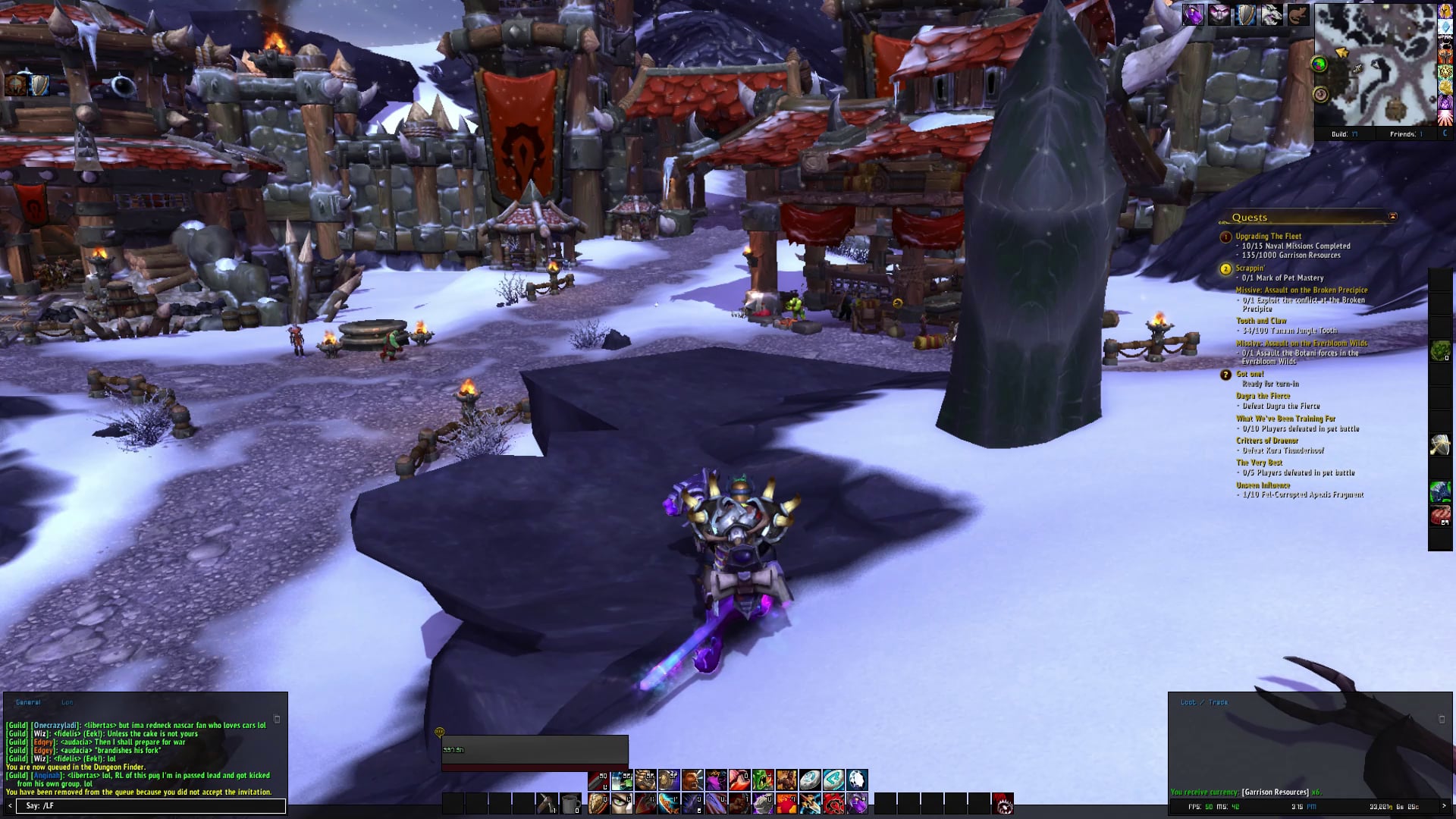1456x819 pixels.
Task: Open the Log chat tab
Action: pos(67,702)
